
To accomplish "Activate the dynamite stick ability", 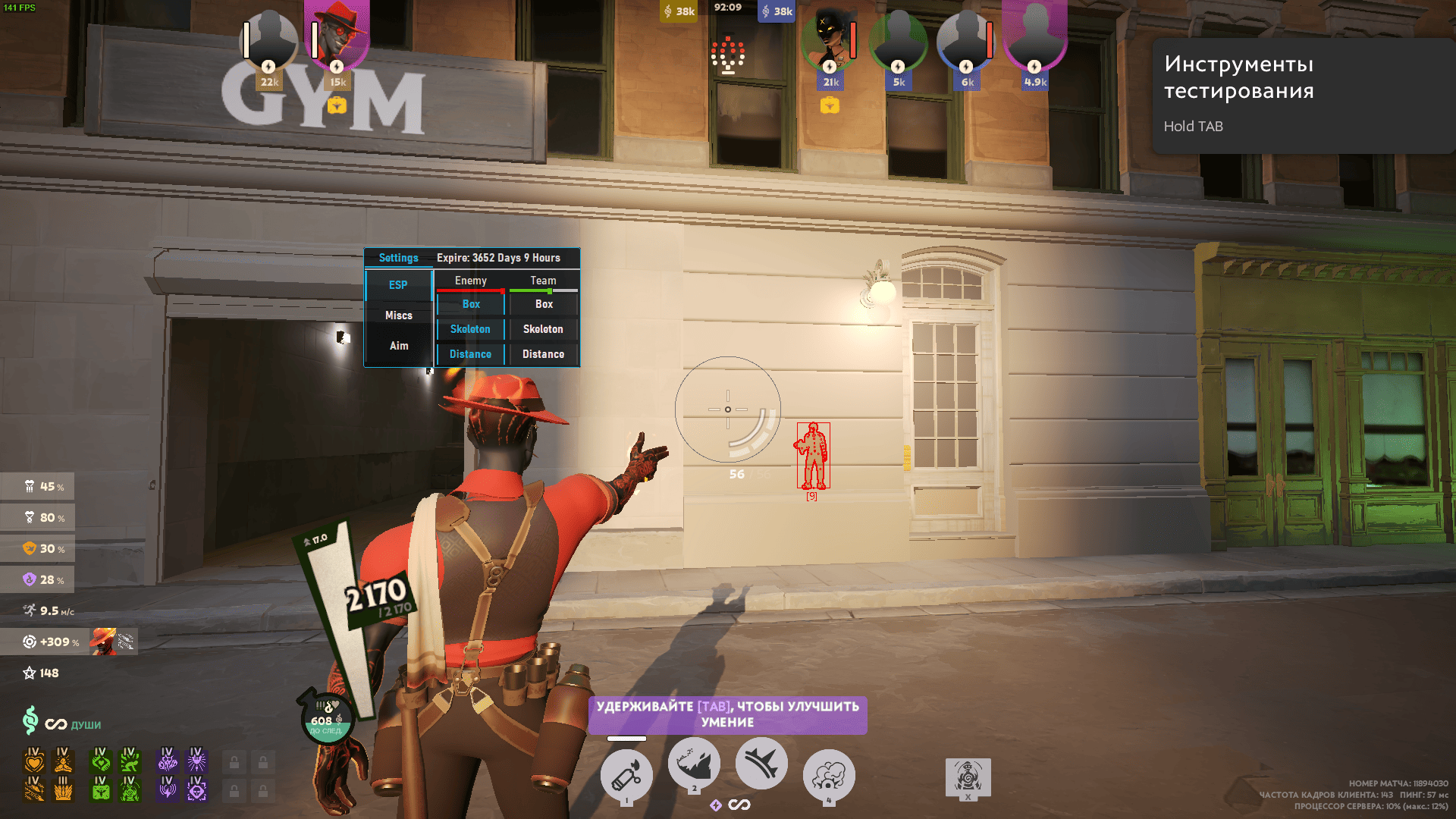I will tap(626, 775).
